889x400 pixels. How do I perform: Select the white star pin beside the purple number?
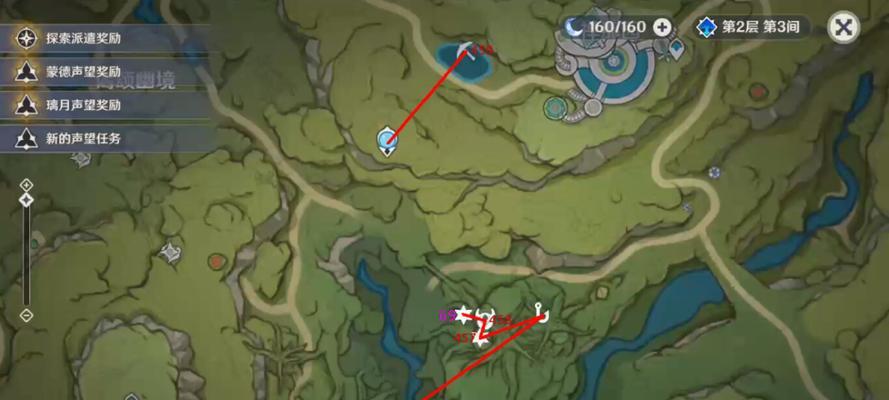[x=463, y=314]
